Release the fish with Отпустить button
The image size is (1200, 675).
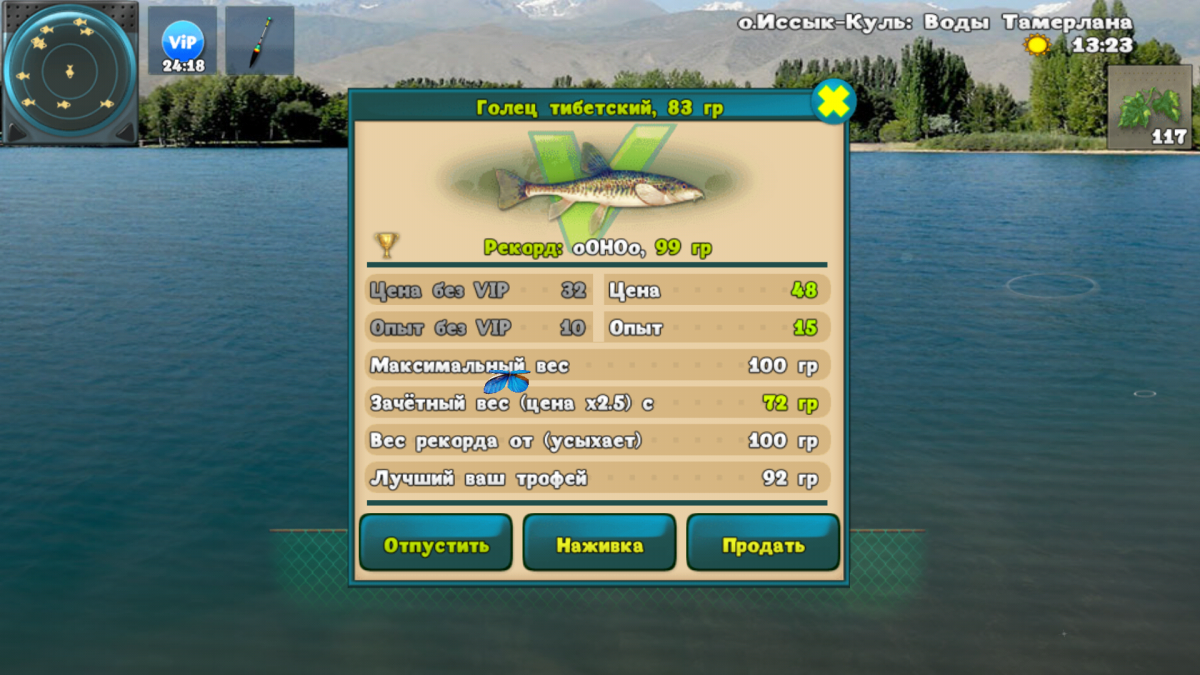[436, 544]
